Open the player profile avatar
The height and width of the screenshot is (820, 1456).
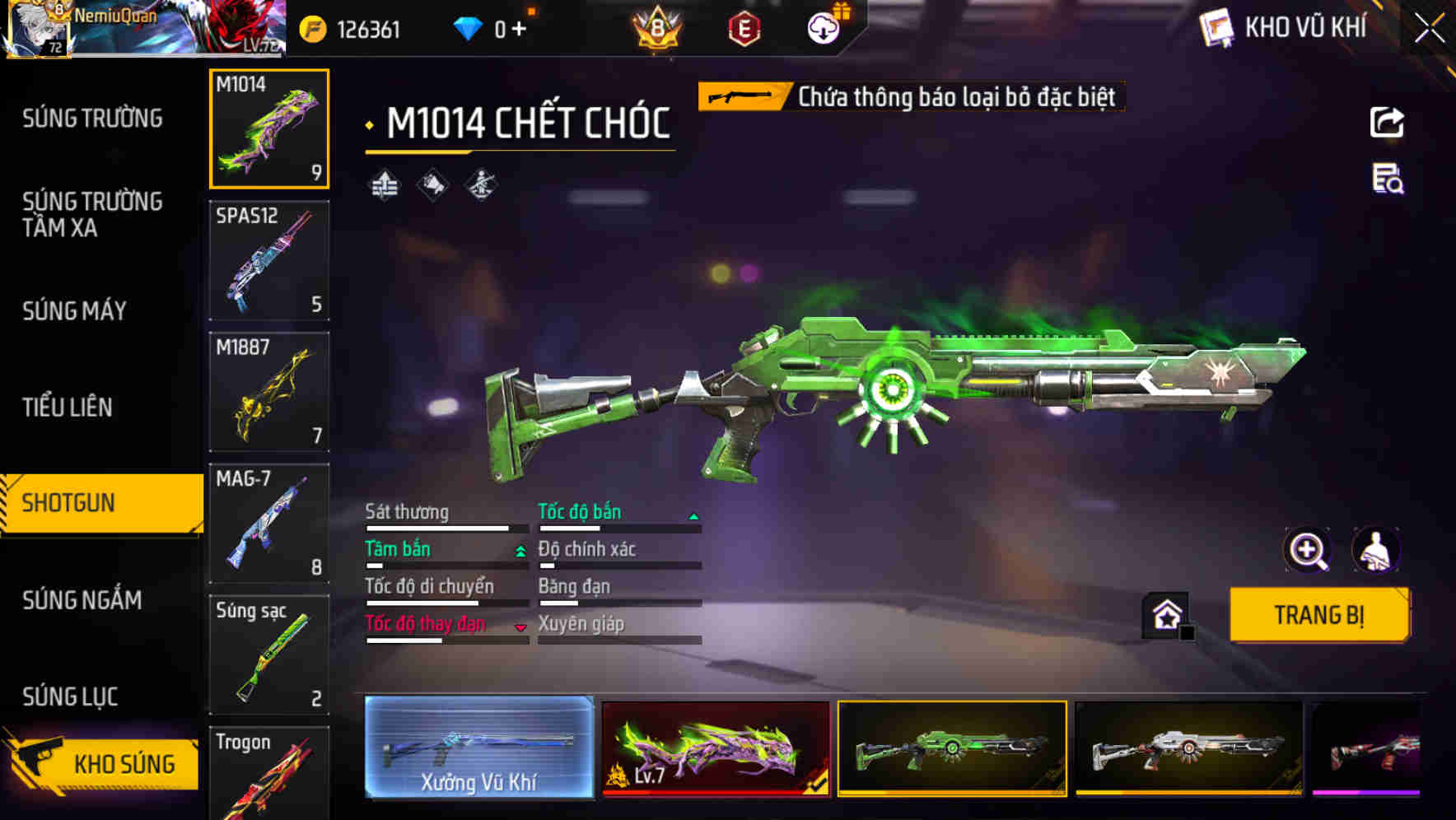point(37,30)
